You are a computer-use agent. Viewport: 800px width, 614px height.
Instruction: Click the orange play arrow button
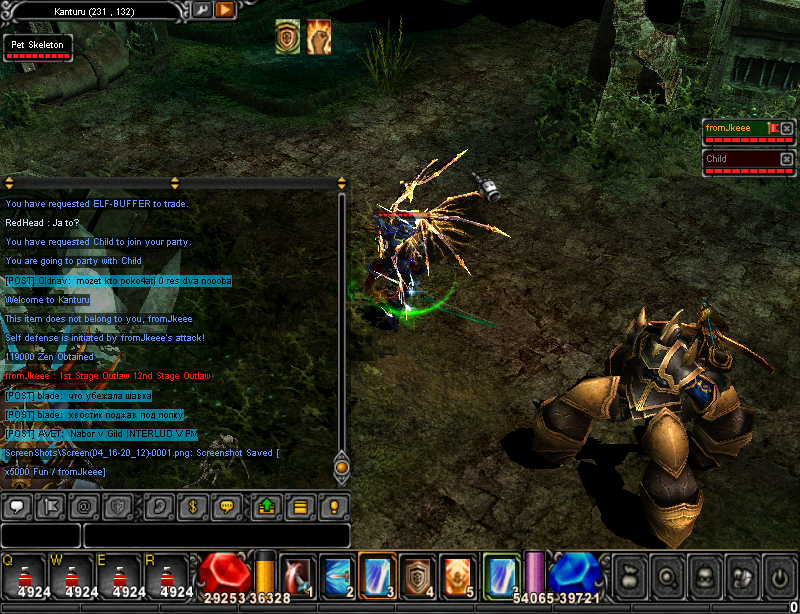click(x=225, y=10)
